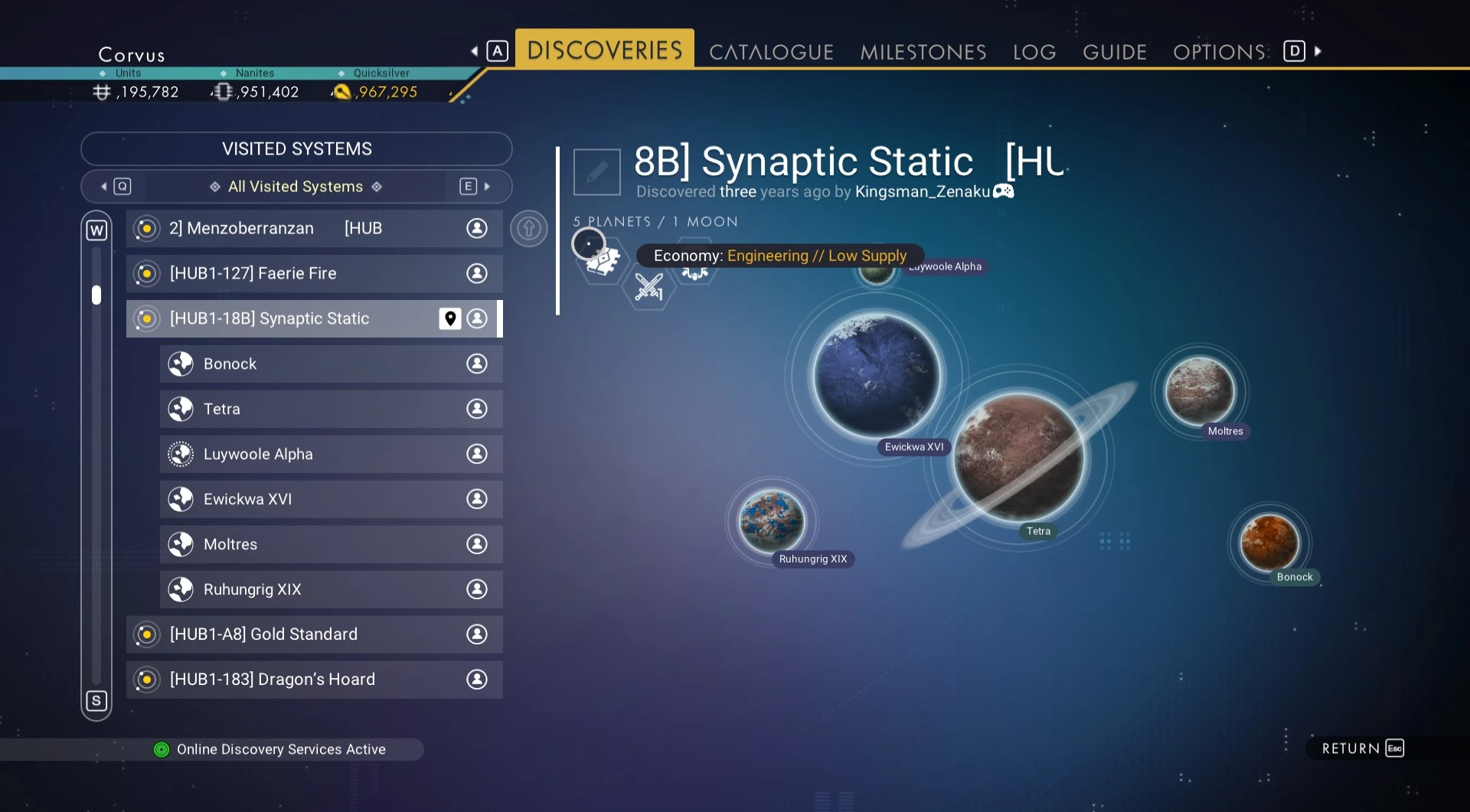Image resolution: width=1470 pixels, height=812 pixels.
Task: Open the Guide tab
Action: pyautogui.click(x=1114, y=52)
